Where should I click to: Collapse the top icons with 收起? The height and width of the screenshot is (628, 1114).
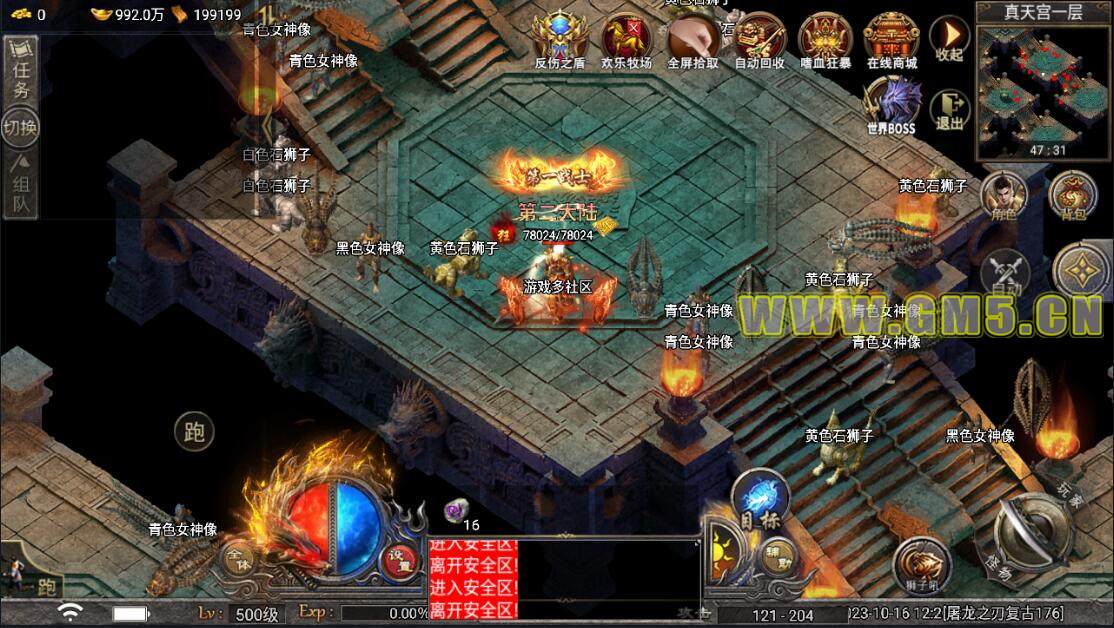point(949,40)
